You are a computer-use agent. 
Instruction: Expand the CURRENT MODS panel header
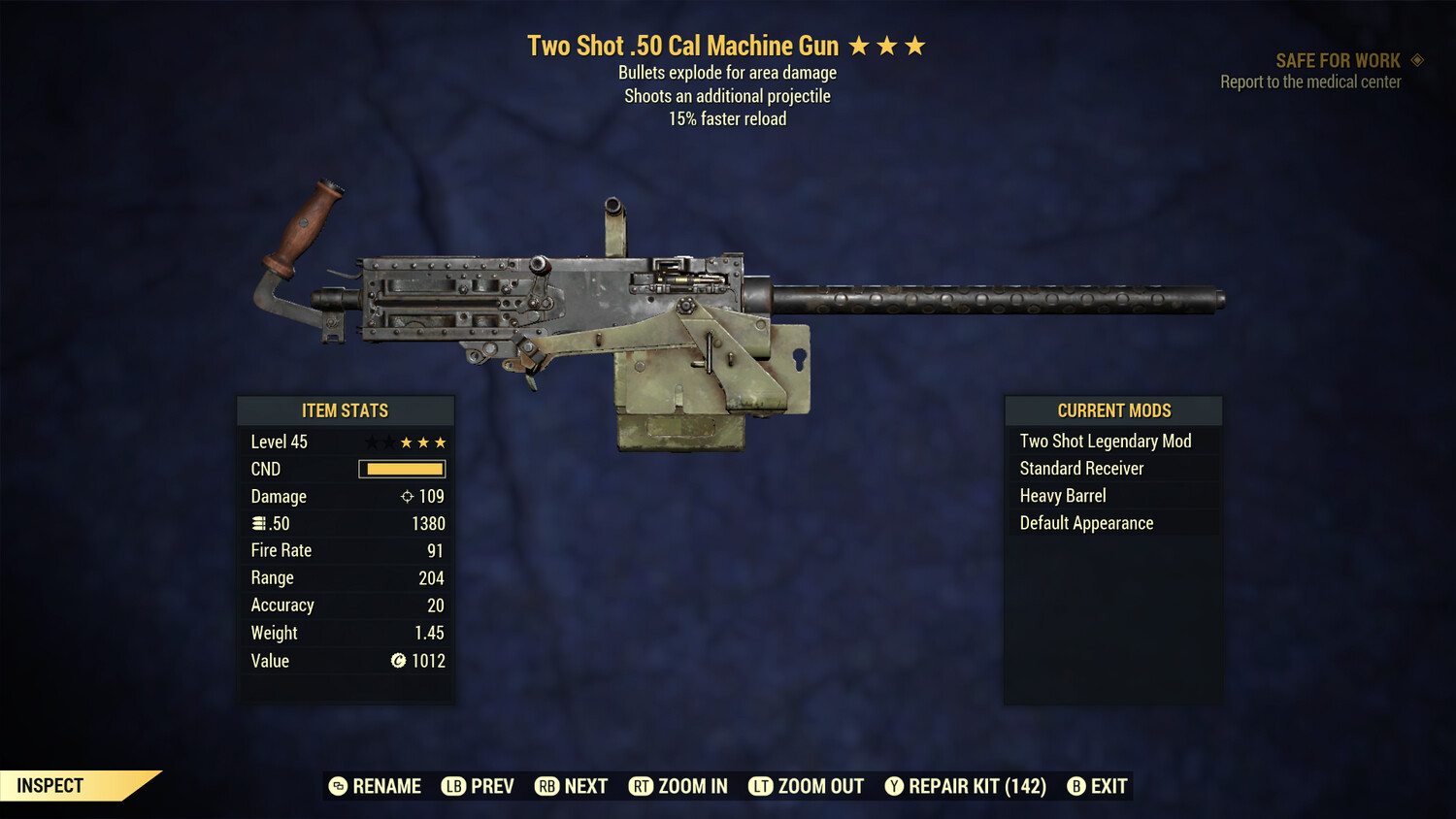(1112, 409)
